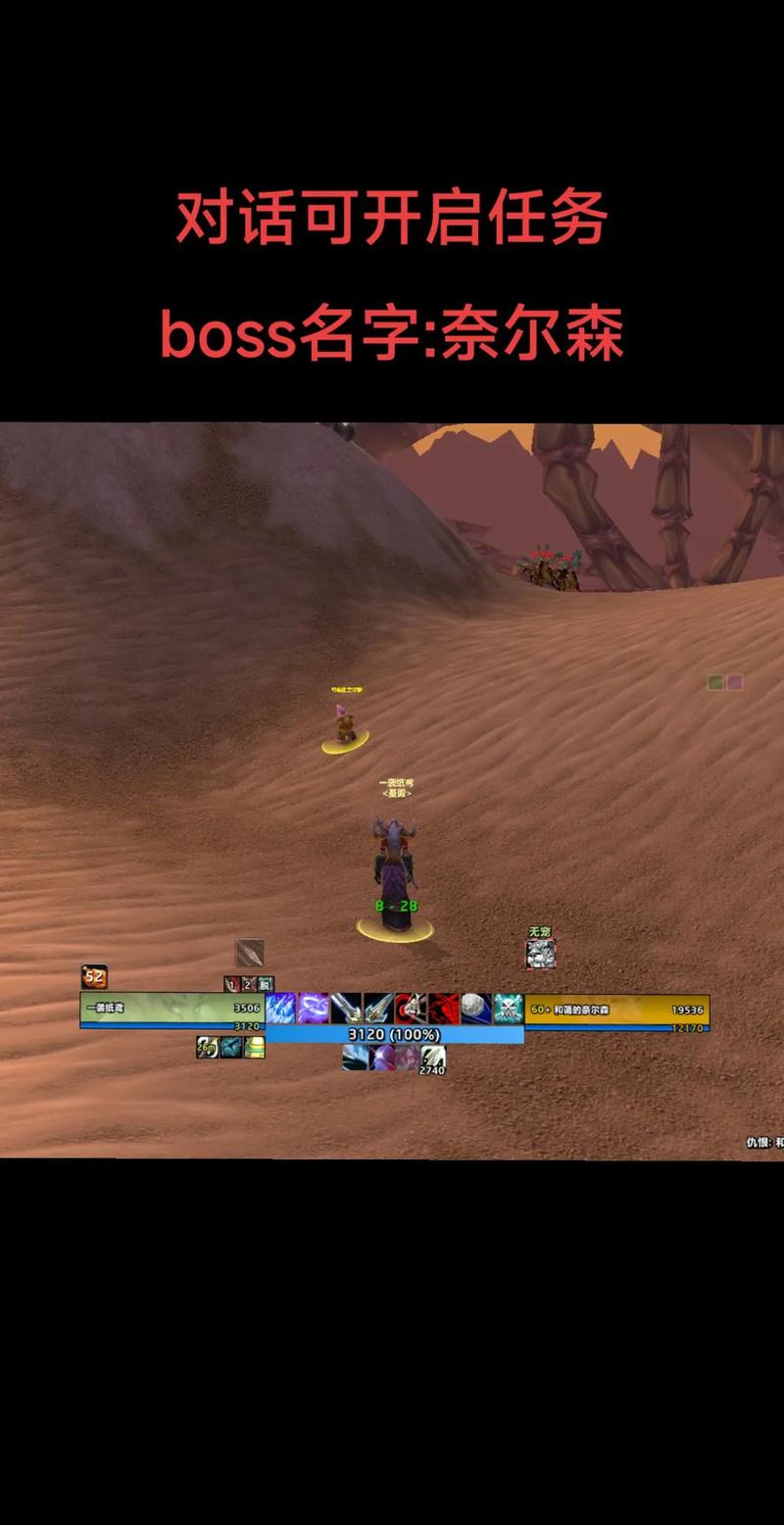This screenshot has width=784, height=1525.
Task: Use the grey stone item icon
Action: [x=475, y=1008]
